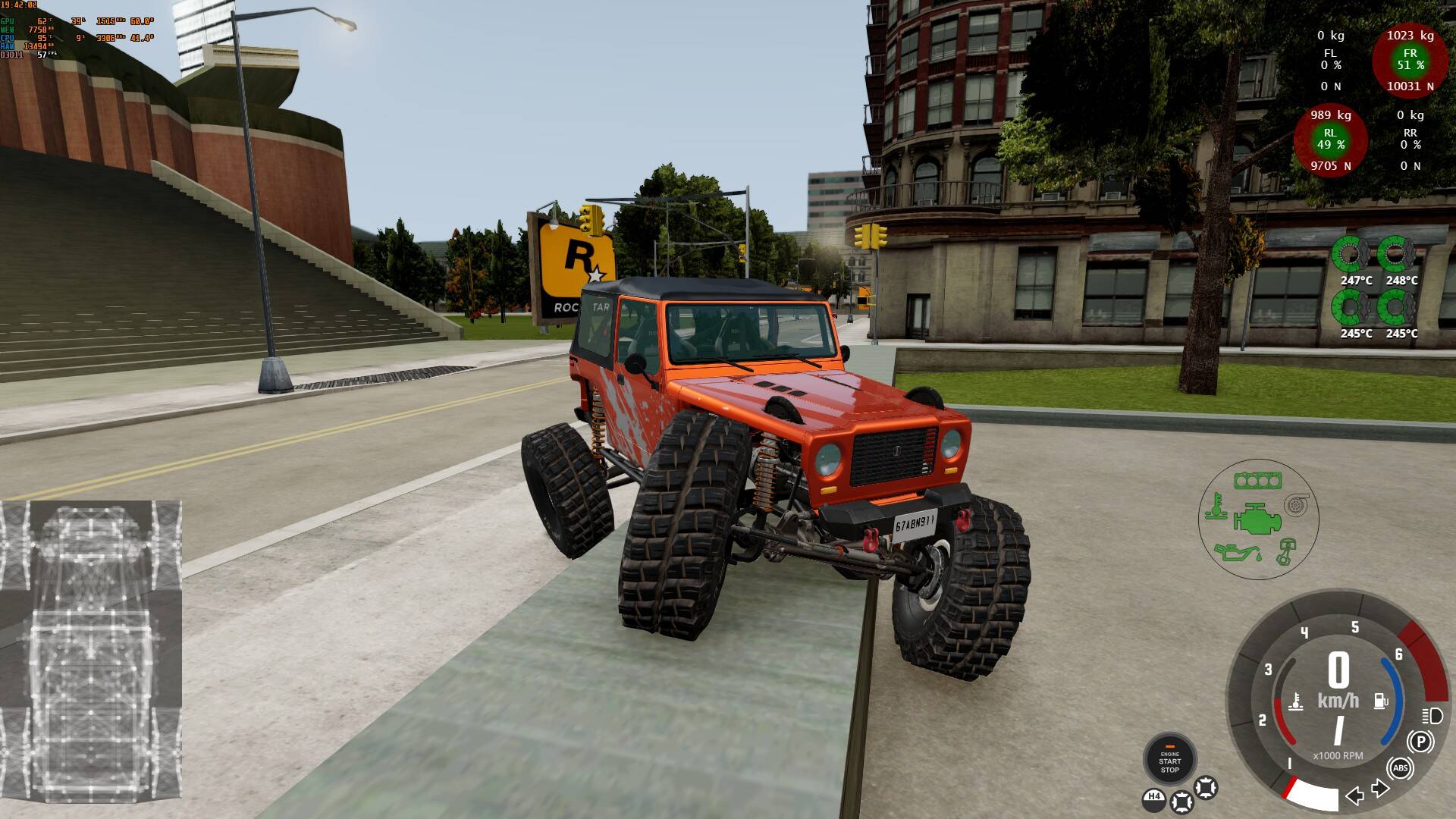Toggle the parking brake P indicator
The height and width of the screenshot is (819, 1456).
pyautogui.click(x=1420, y=741)
